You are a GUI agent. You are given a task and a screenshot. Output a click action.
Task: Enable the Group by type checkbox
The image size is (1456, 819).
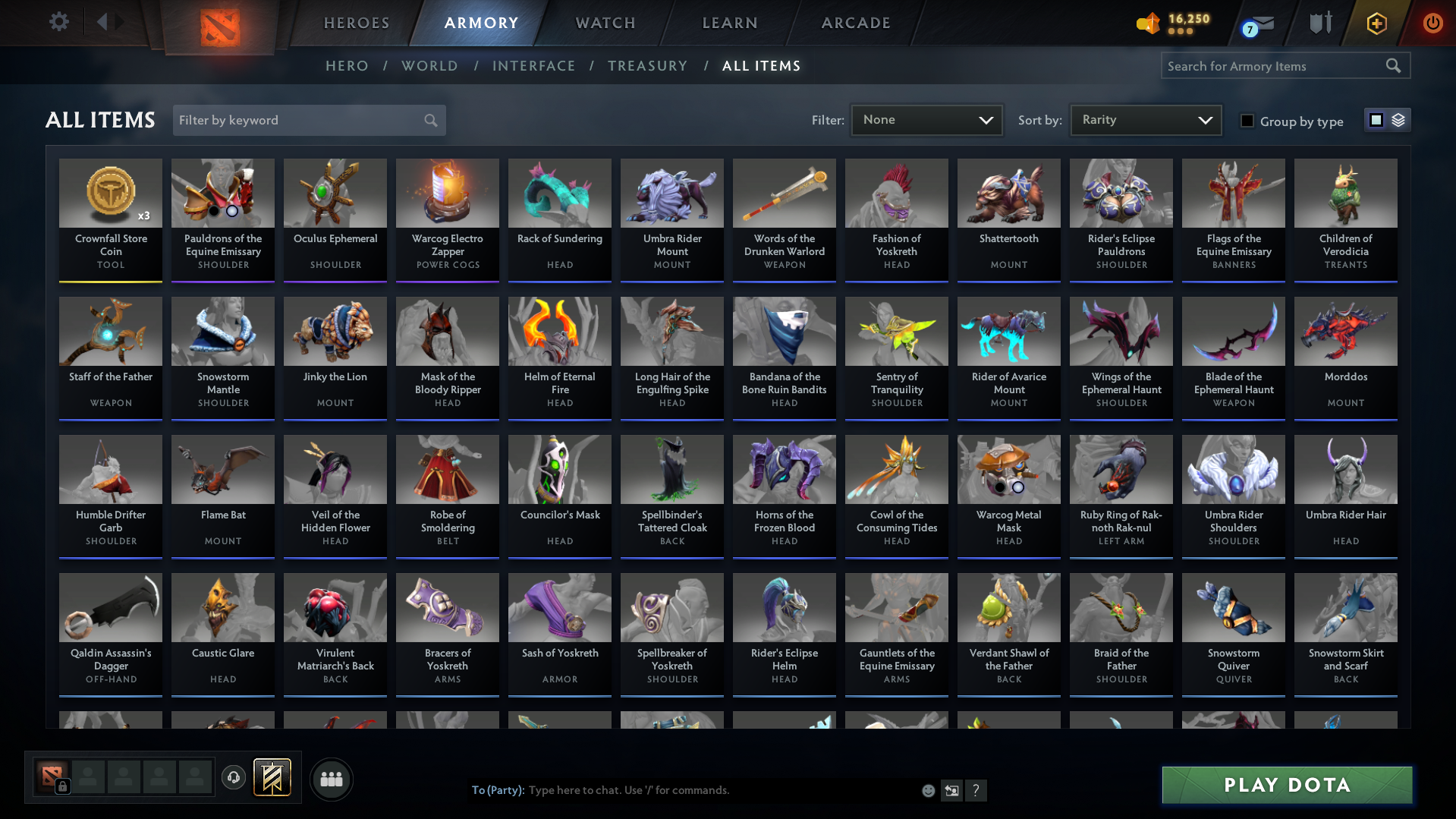click(1247, 121)
